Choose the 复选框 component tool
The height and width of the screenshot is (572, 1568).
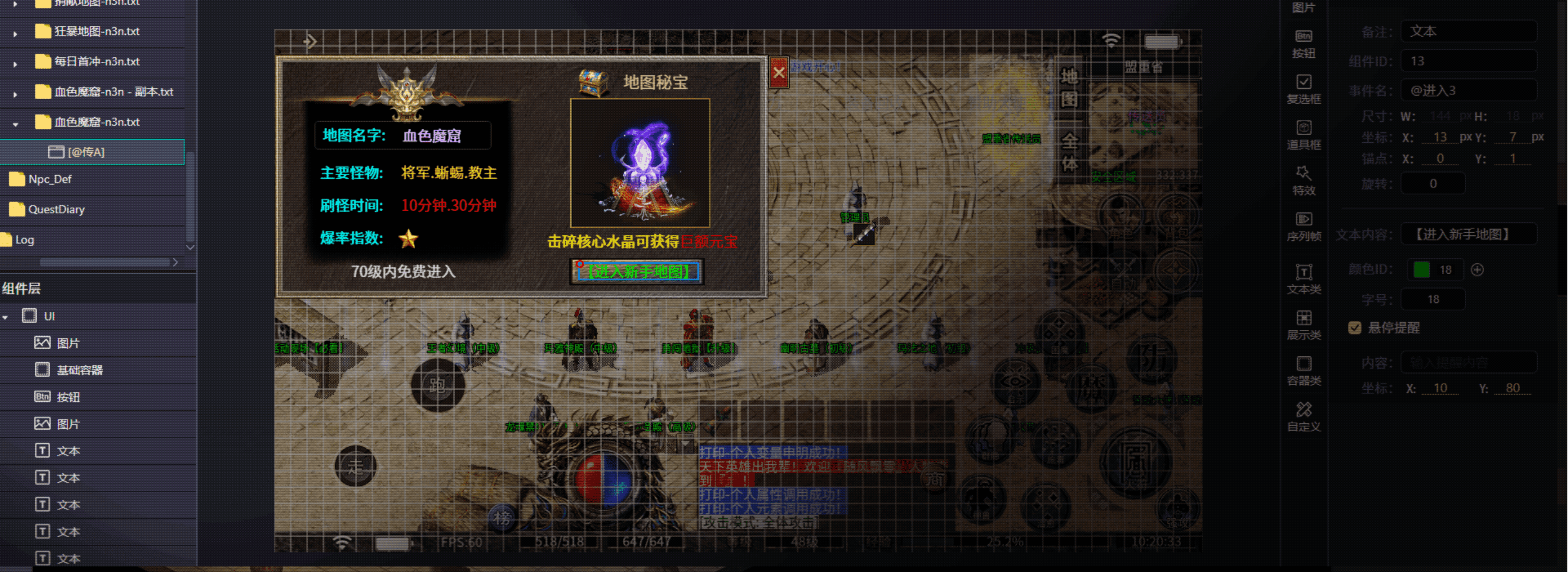coord(1303,89)
